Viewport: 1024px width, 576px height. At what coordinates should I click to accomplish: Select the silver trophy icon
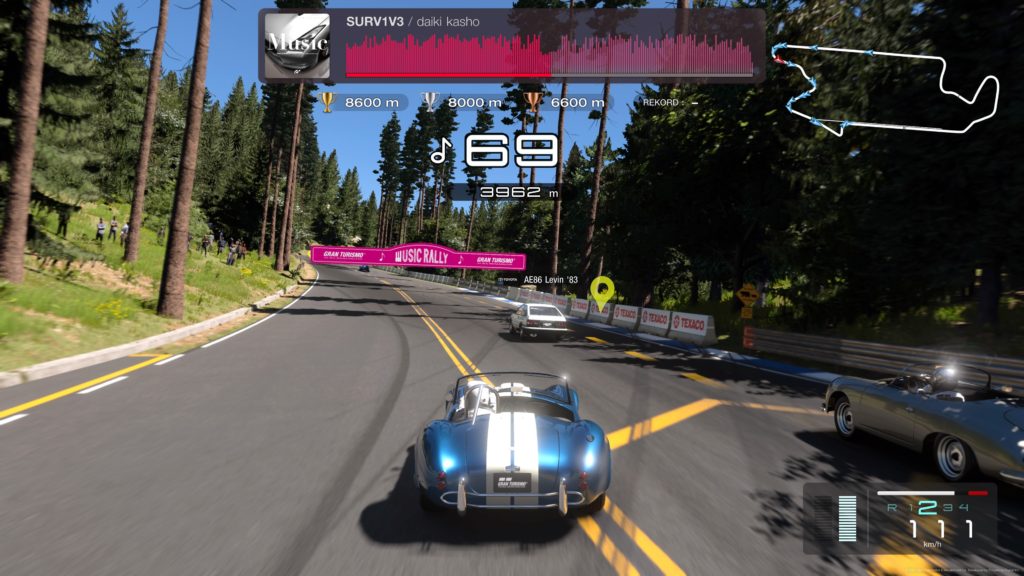tap(430, 101)
